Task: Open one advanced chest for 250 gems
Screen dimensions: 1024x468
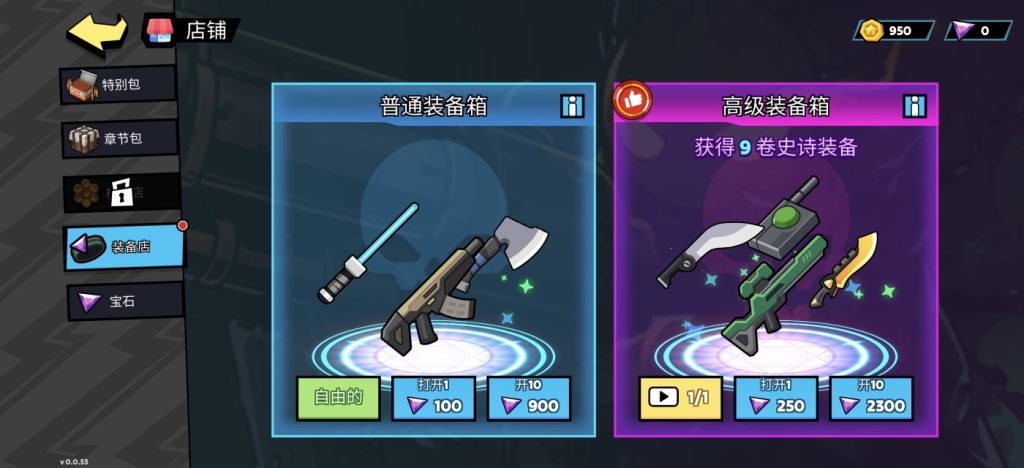Action: 775,398
